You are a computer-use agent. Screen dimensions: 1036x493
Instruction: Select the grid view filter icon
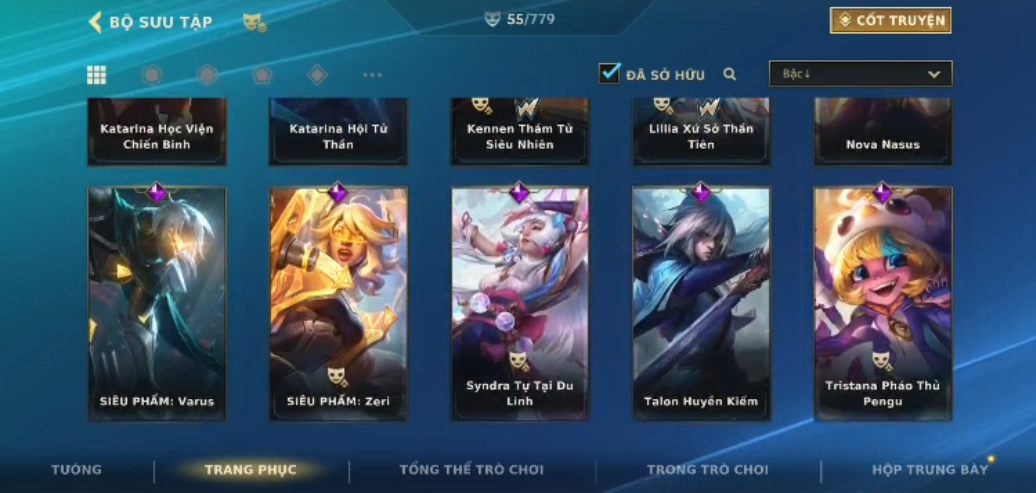click(x=97, y=75)
